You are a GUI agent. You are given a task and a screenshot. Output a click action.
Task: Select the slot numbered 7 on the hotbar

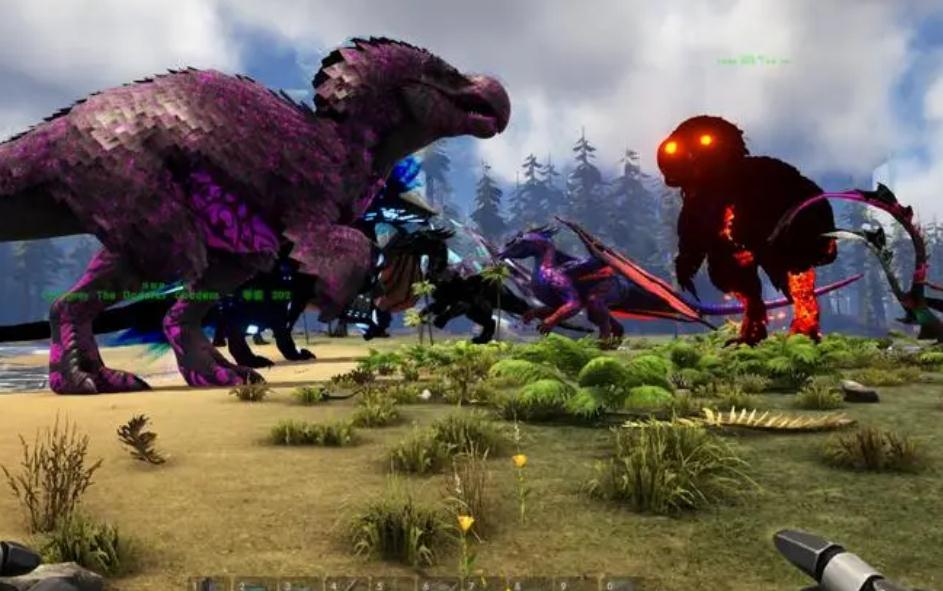(x=485, y=583)
